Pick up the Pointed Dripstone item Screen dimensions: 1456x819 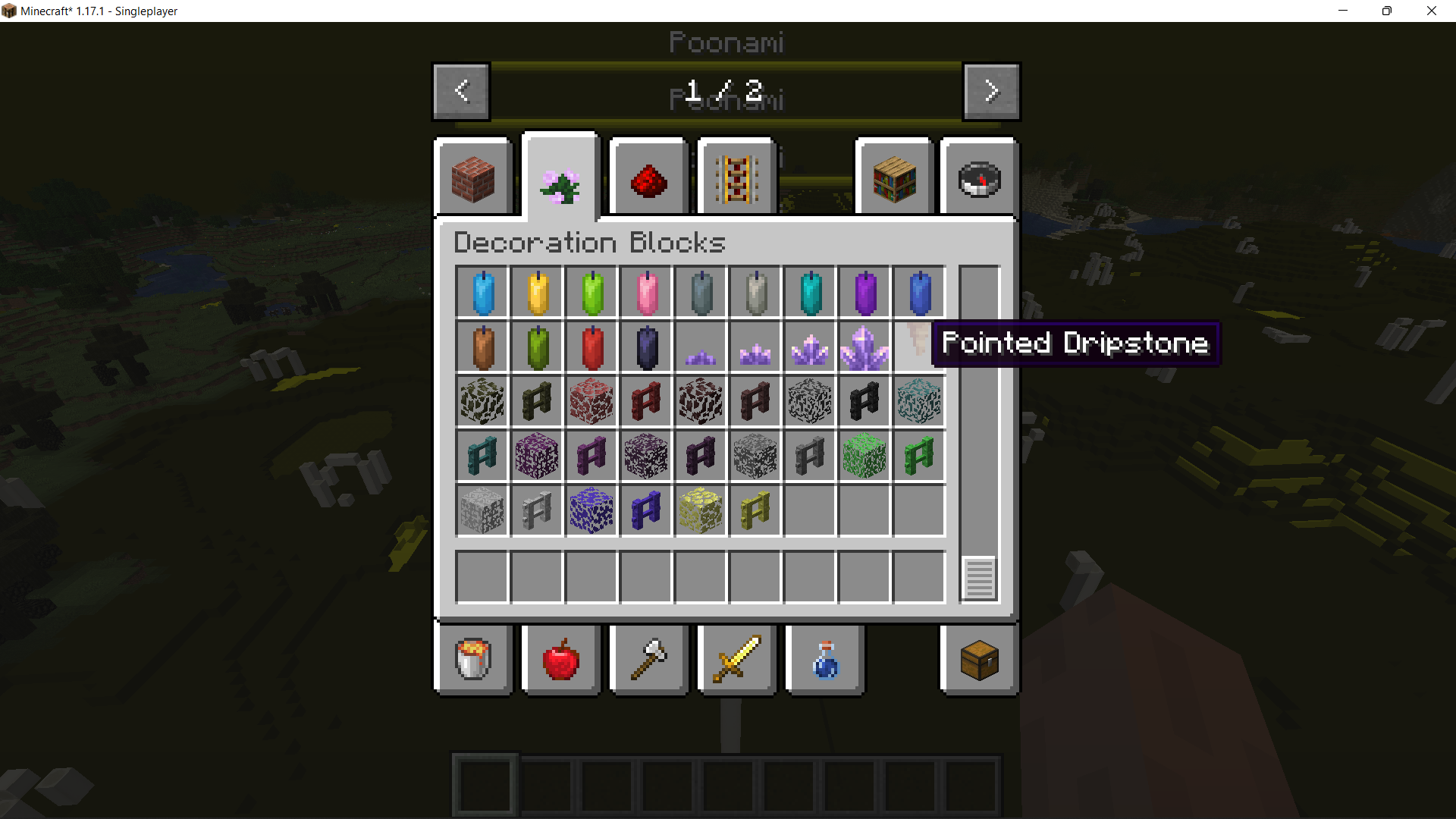point(919,347)
